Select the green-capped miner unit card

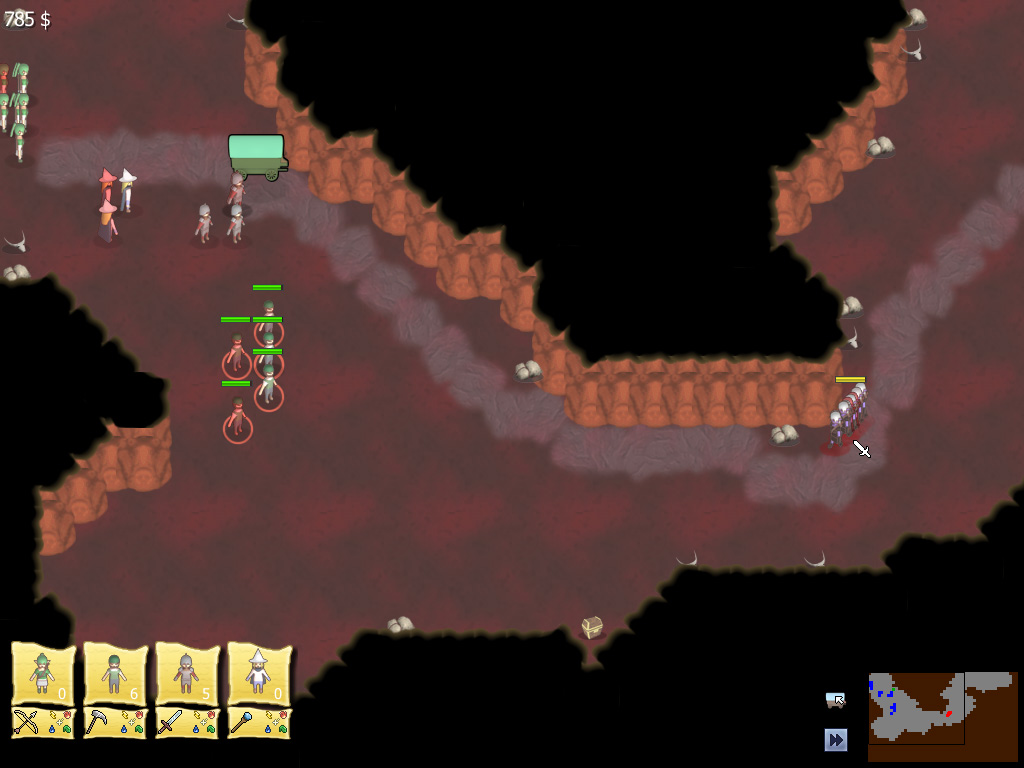point(115,675)
